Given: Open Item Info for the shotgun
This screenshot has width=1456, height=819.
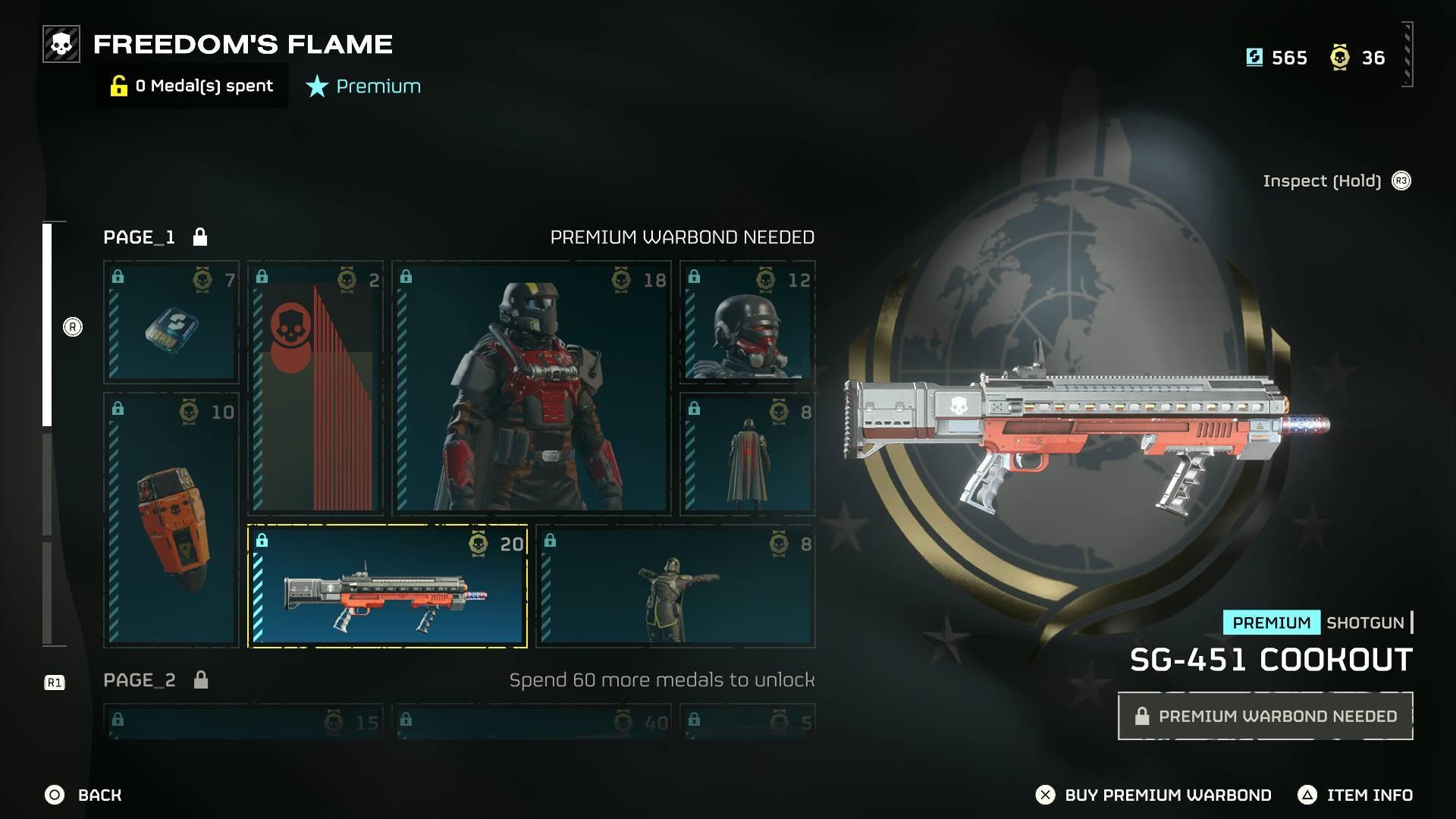Looking at the screenshot, I should (1356, 795).
